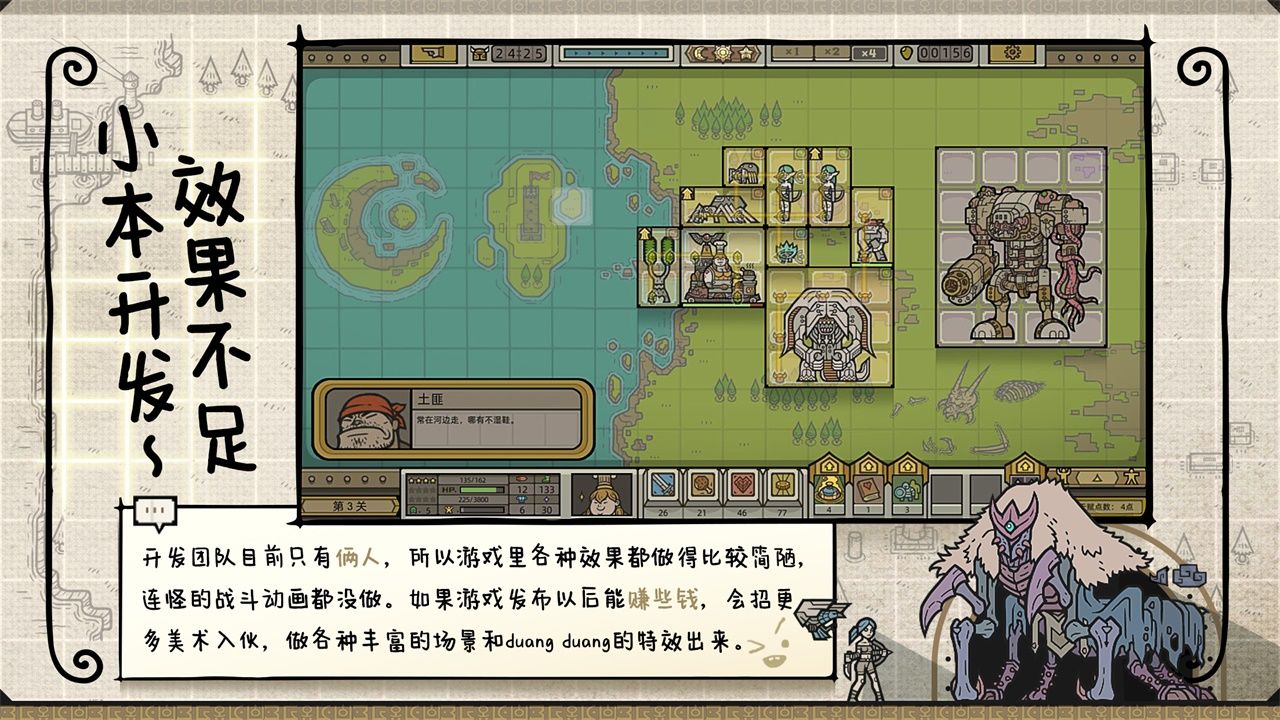Click the coin icon beside counter 00156
Screen dimensions: 1280x720
click(906, 55)
